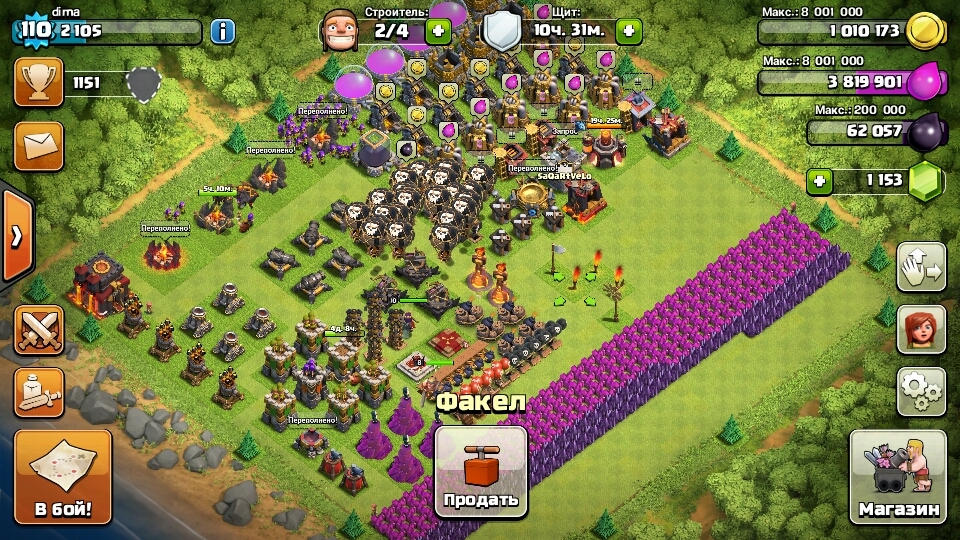Open the mail inbox envelope
The height and width of the screenshot is (540, 960).
(39, 146)
